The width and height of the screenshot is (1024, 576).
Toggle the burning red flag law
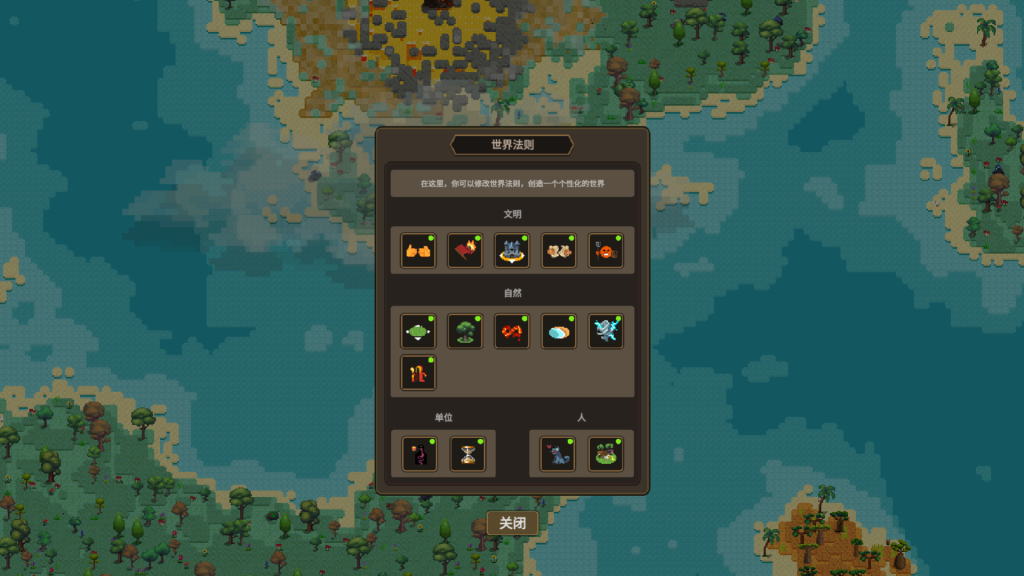click(465, 251)
